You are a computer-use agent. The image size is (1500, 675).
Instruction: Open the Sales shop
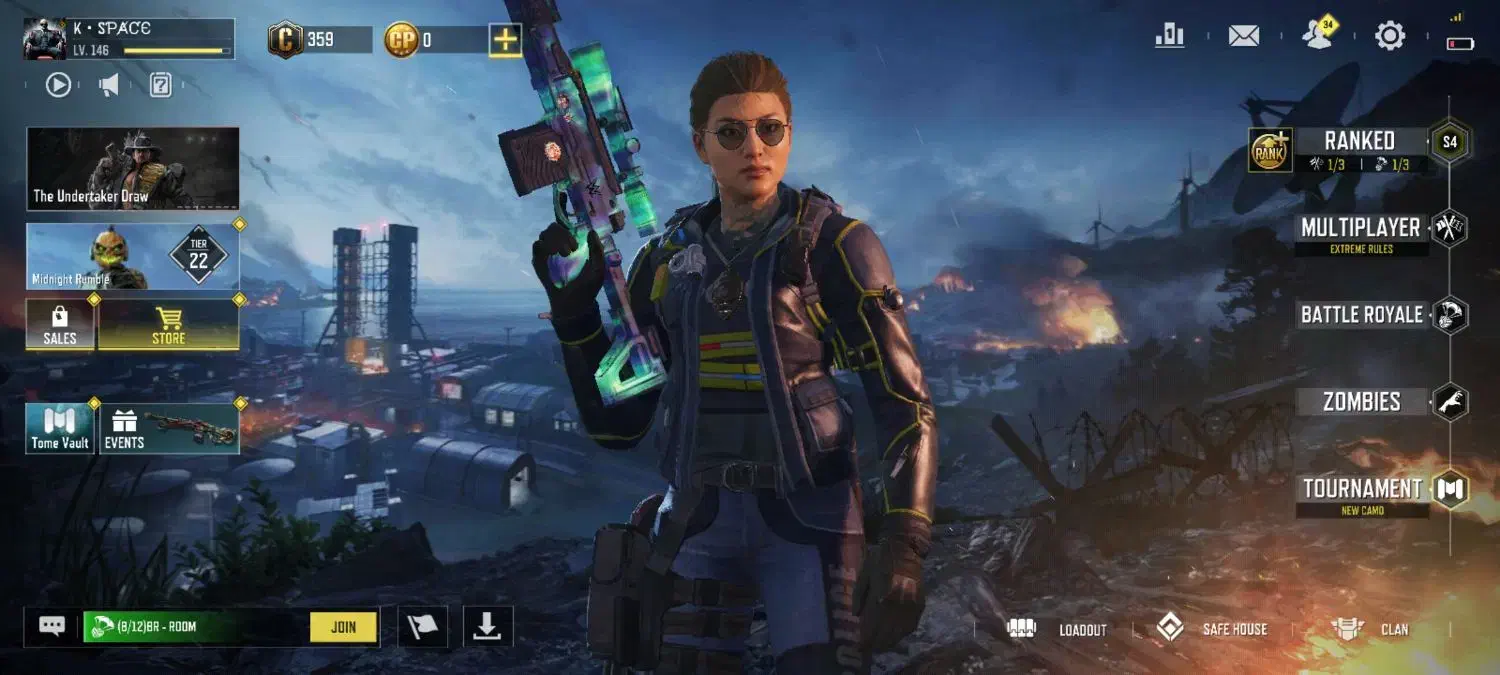click(x=60, y=325)
